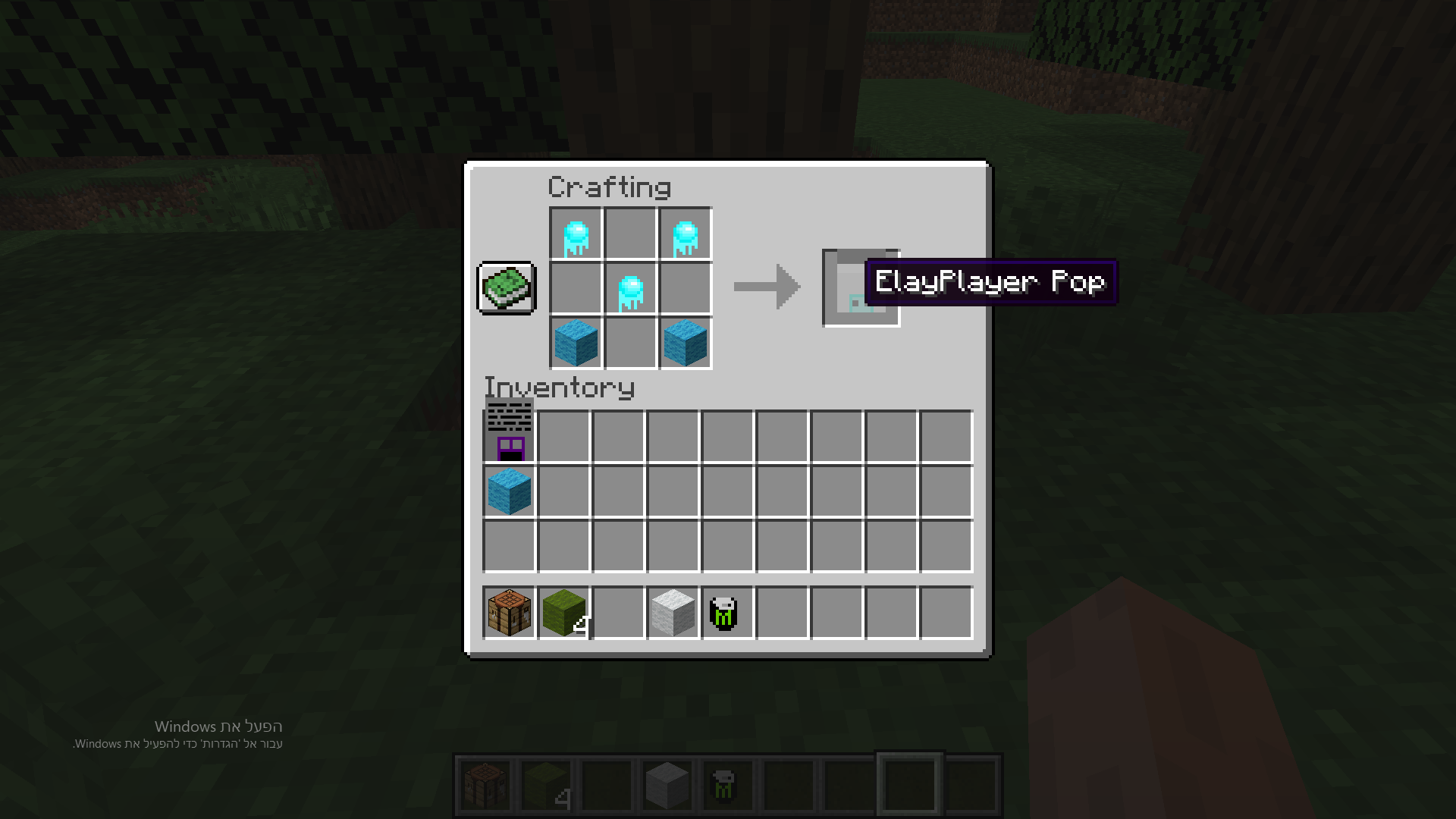Click the Crafting title text

(609, 187)
